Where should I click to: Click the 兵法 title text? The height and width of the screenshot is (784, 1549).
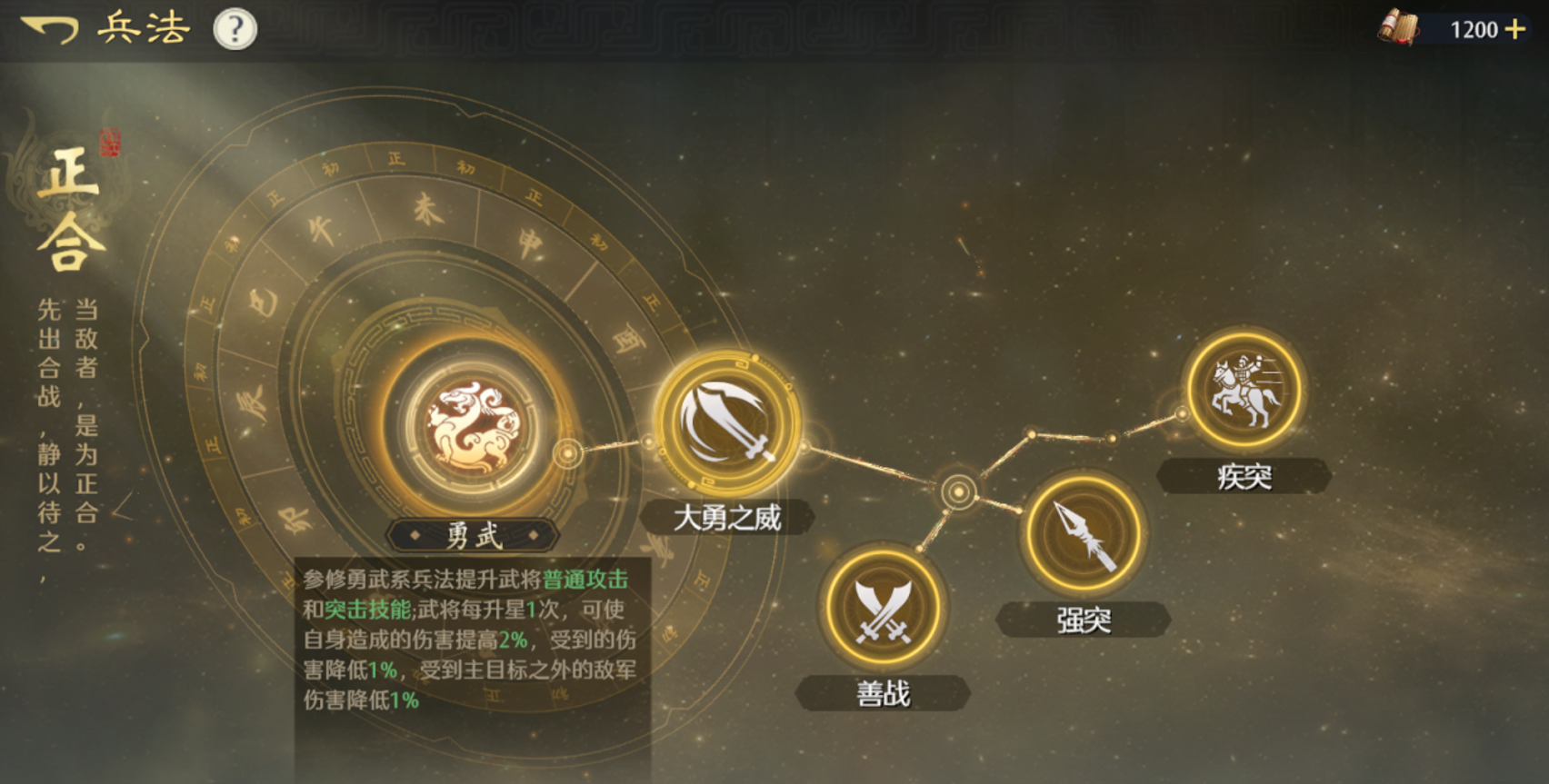point(142,27)
